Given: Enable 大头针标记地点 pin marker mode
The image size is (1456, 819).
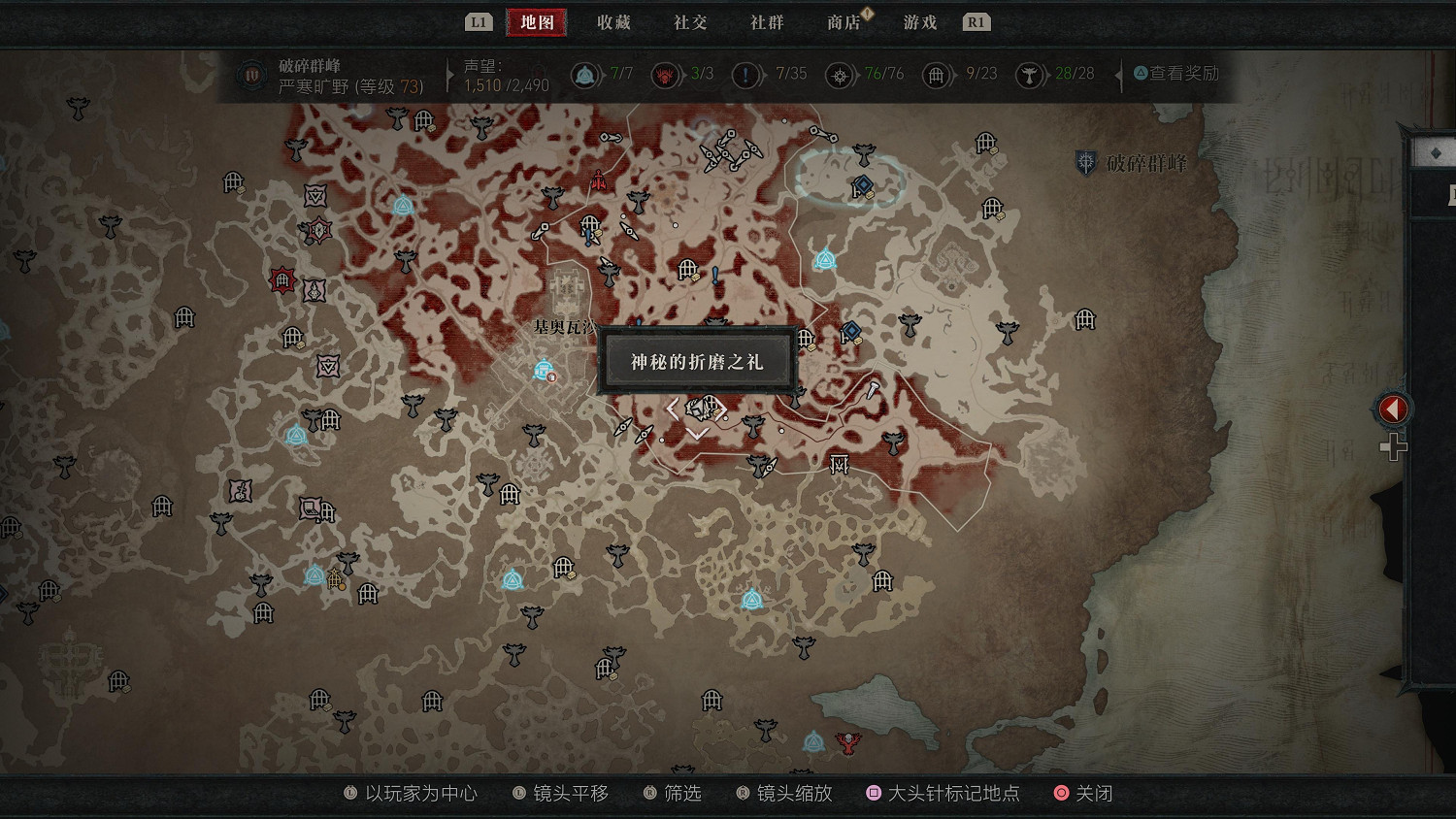Looking at the screenshot, I should (952, 793).
